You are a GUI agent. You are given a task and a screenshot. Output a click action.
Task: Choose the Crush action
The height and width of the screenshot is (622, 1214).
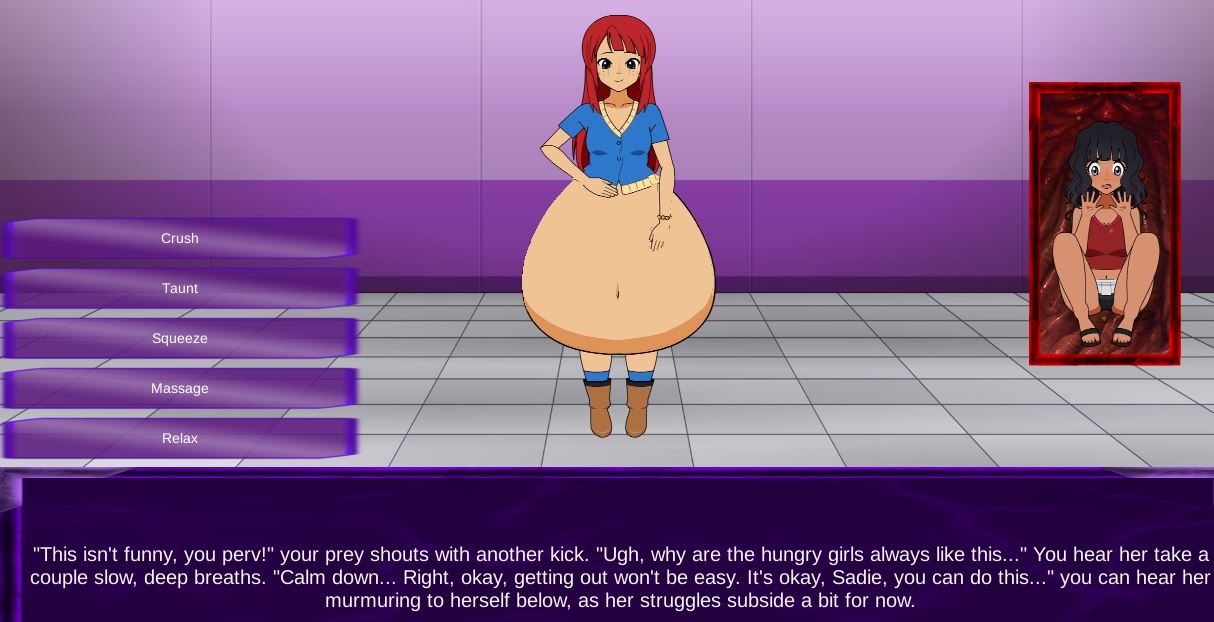180,238
